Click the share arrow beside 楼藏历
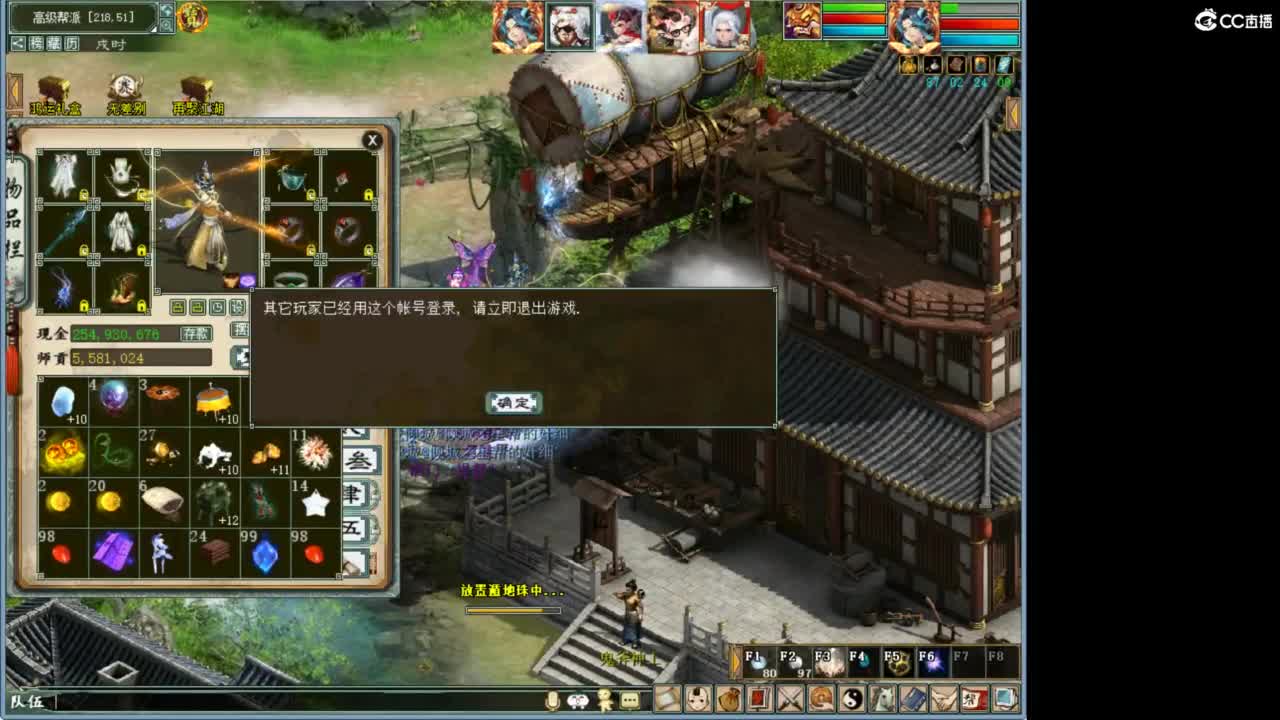 click(18, 43)
